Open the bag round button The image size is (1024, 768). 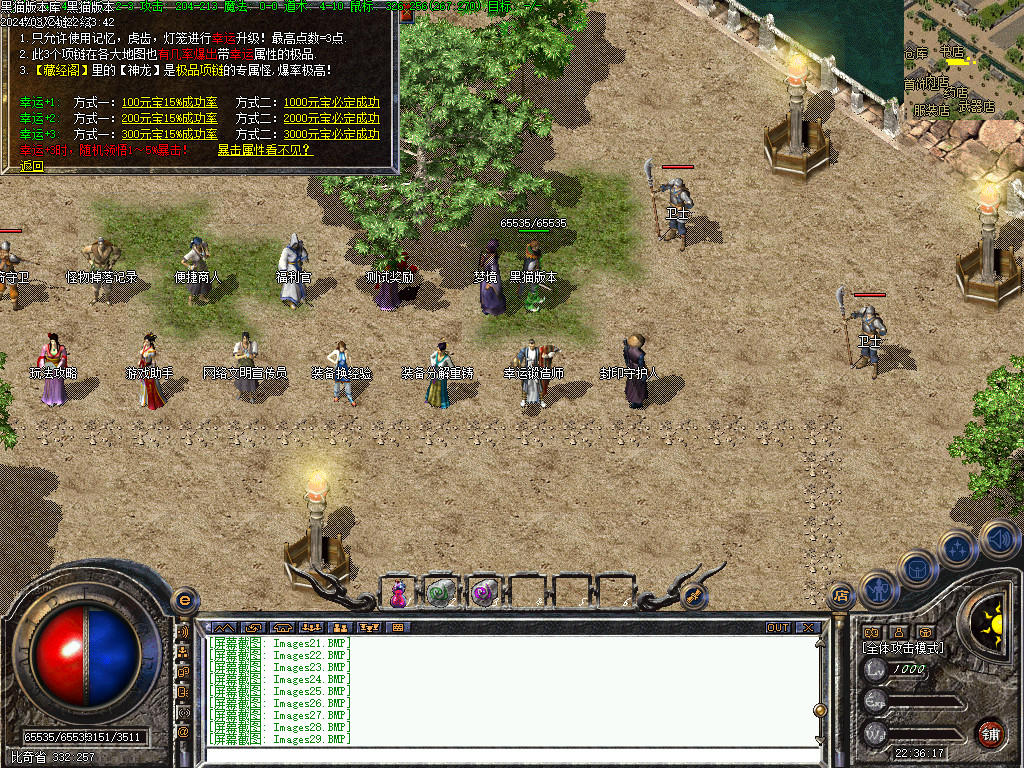(918, 568)
